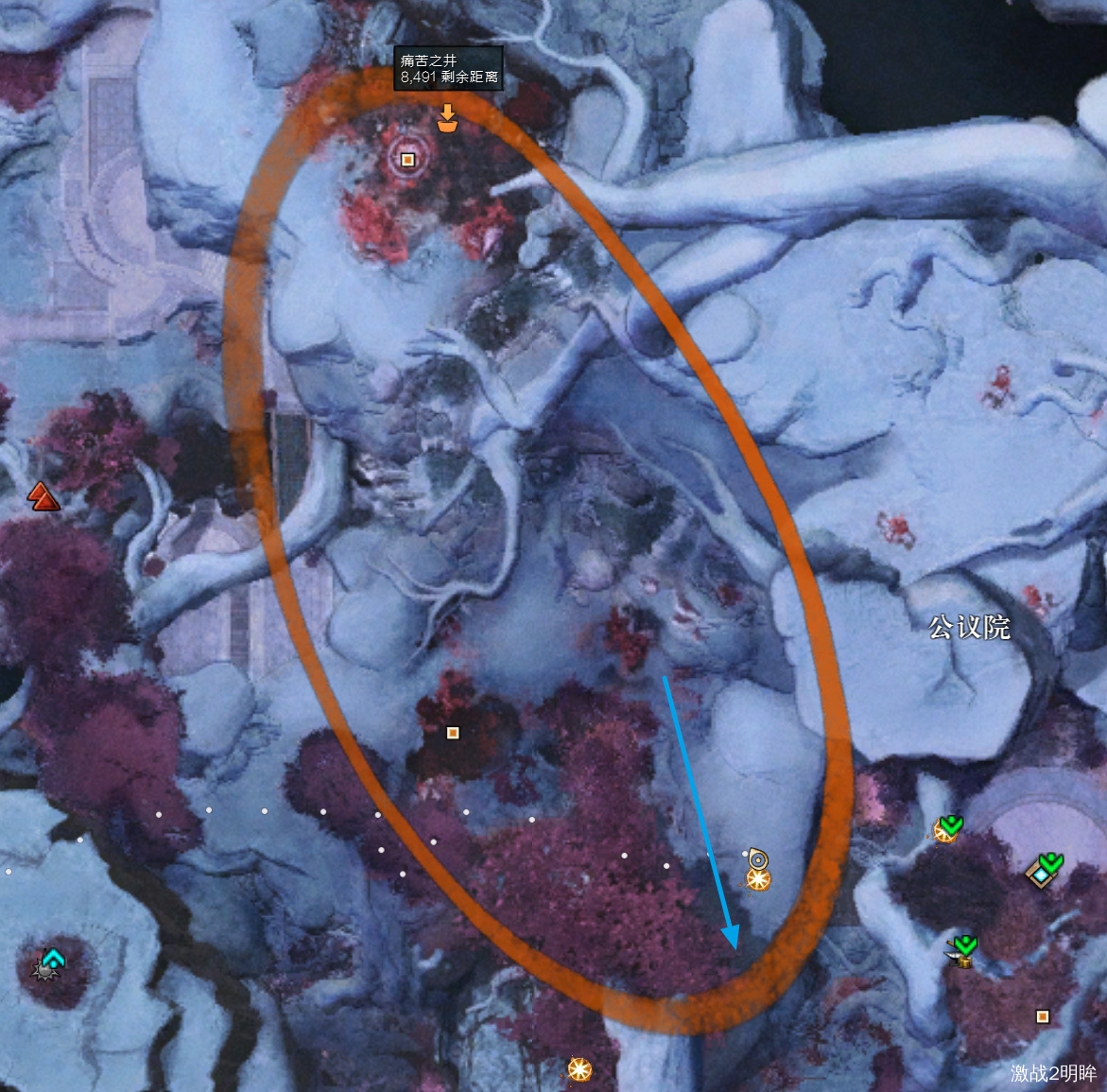
Task: Select the orange burst icon with green arrow
Action: 946,829
